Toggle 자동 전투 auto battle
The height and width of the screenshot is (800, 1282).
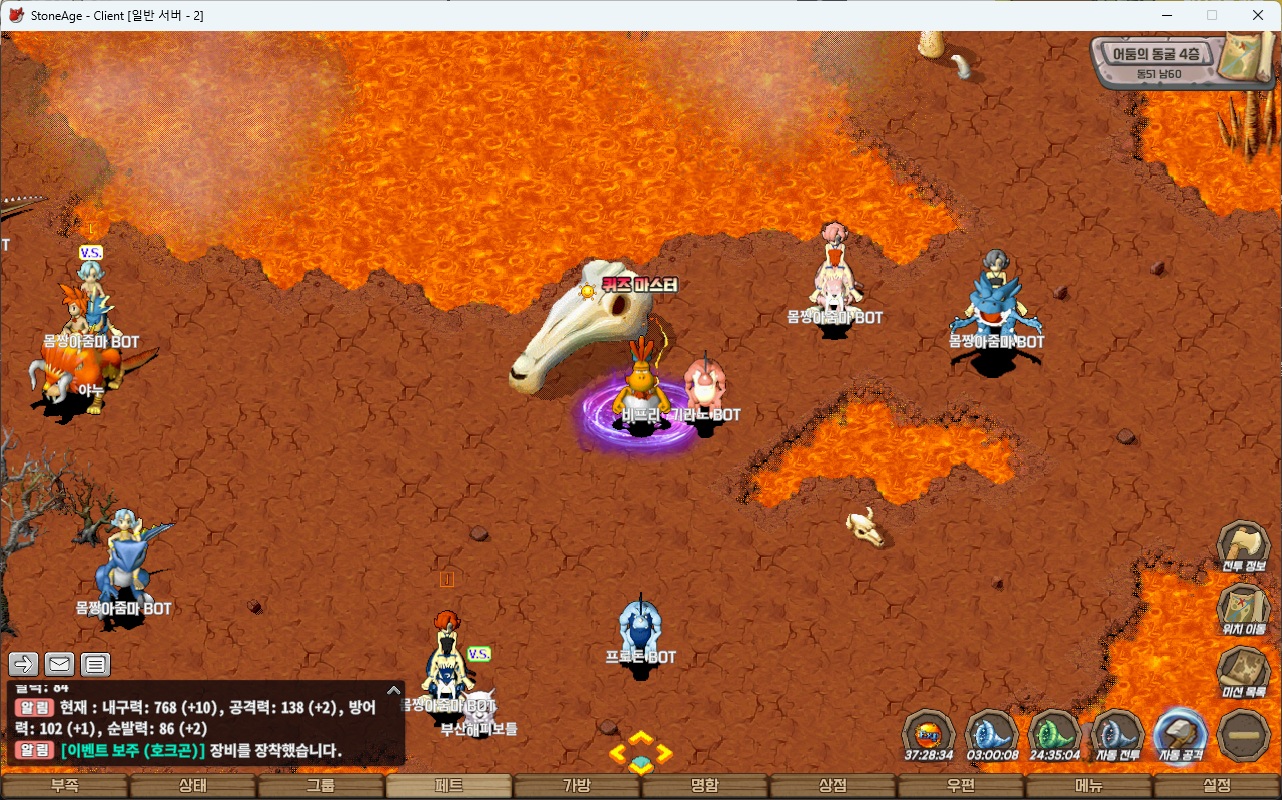1117,735
